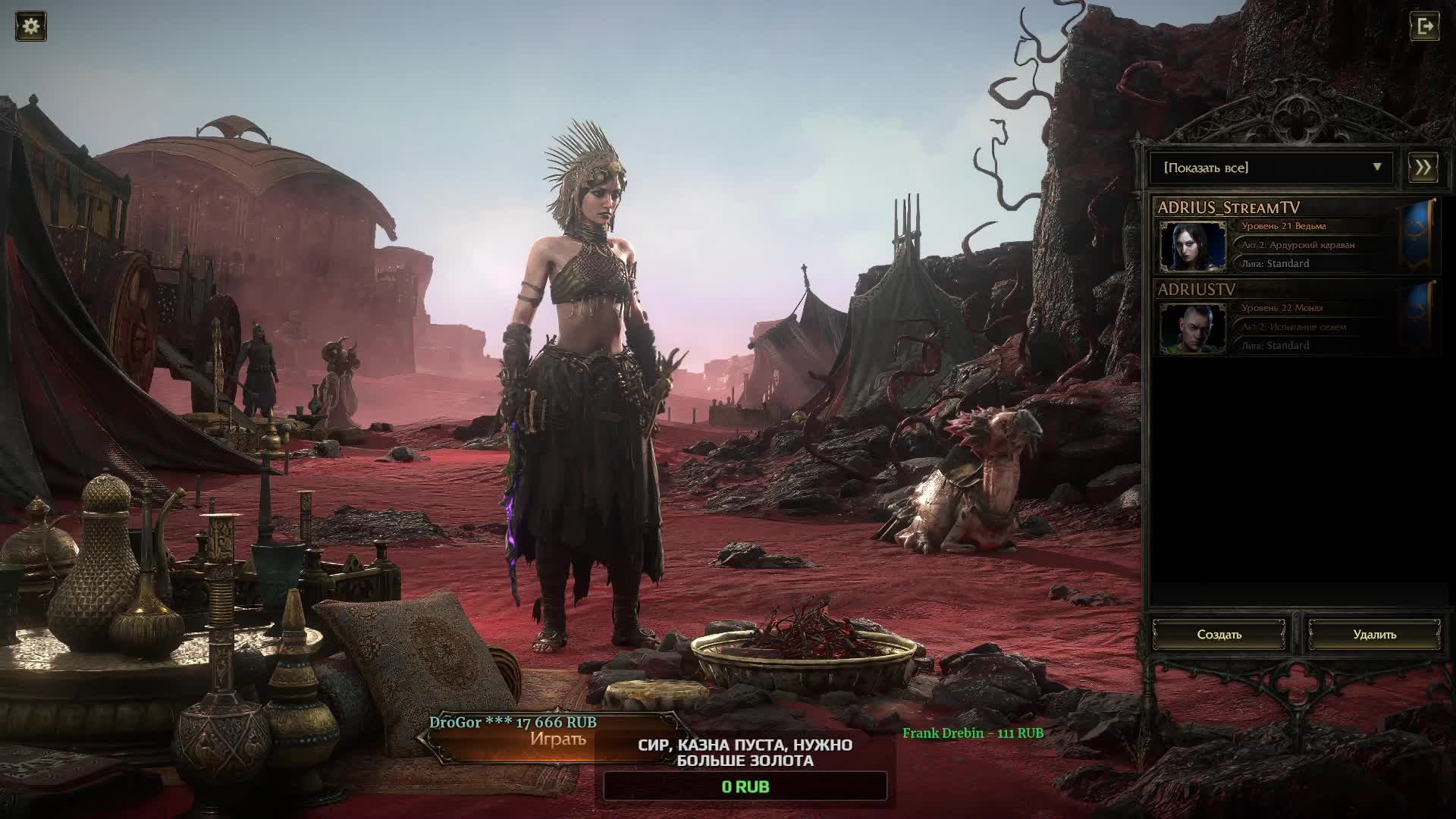Collapse character panel with double-arrow button
This screenshot has width=1456, height=819.
pyautogui.click(x=1423, y=168)
